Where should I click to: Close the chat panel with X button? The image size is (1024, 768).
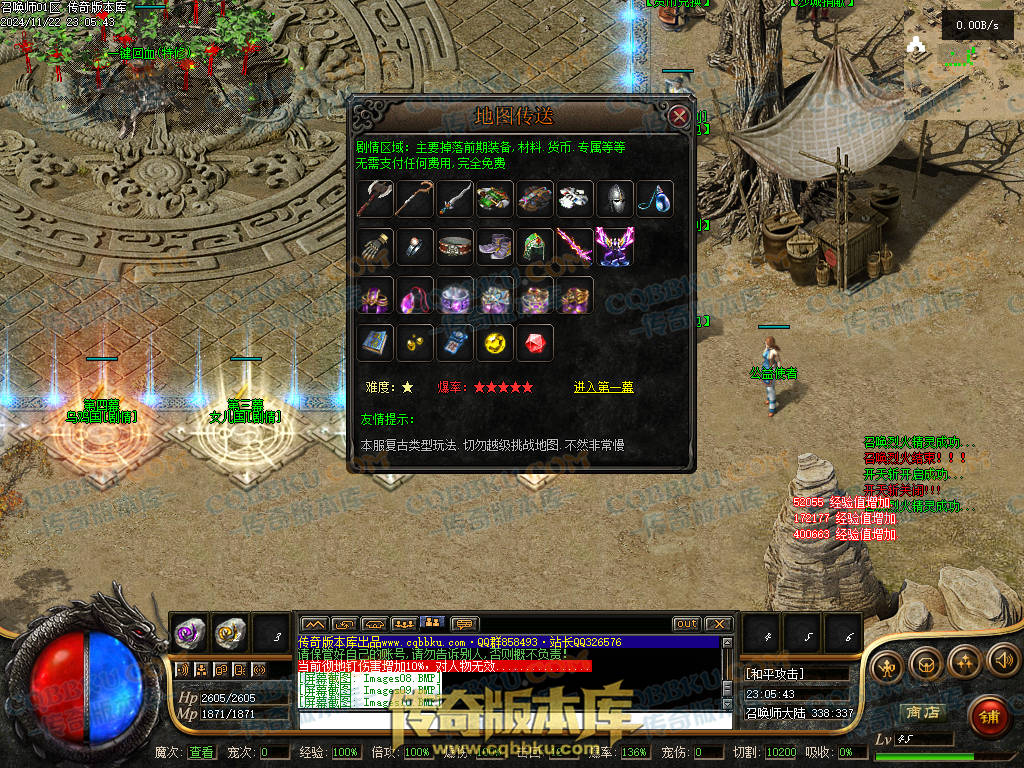pos(719,624)
